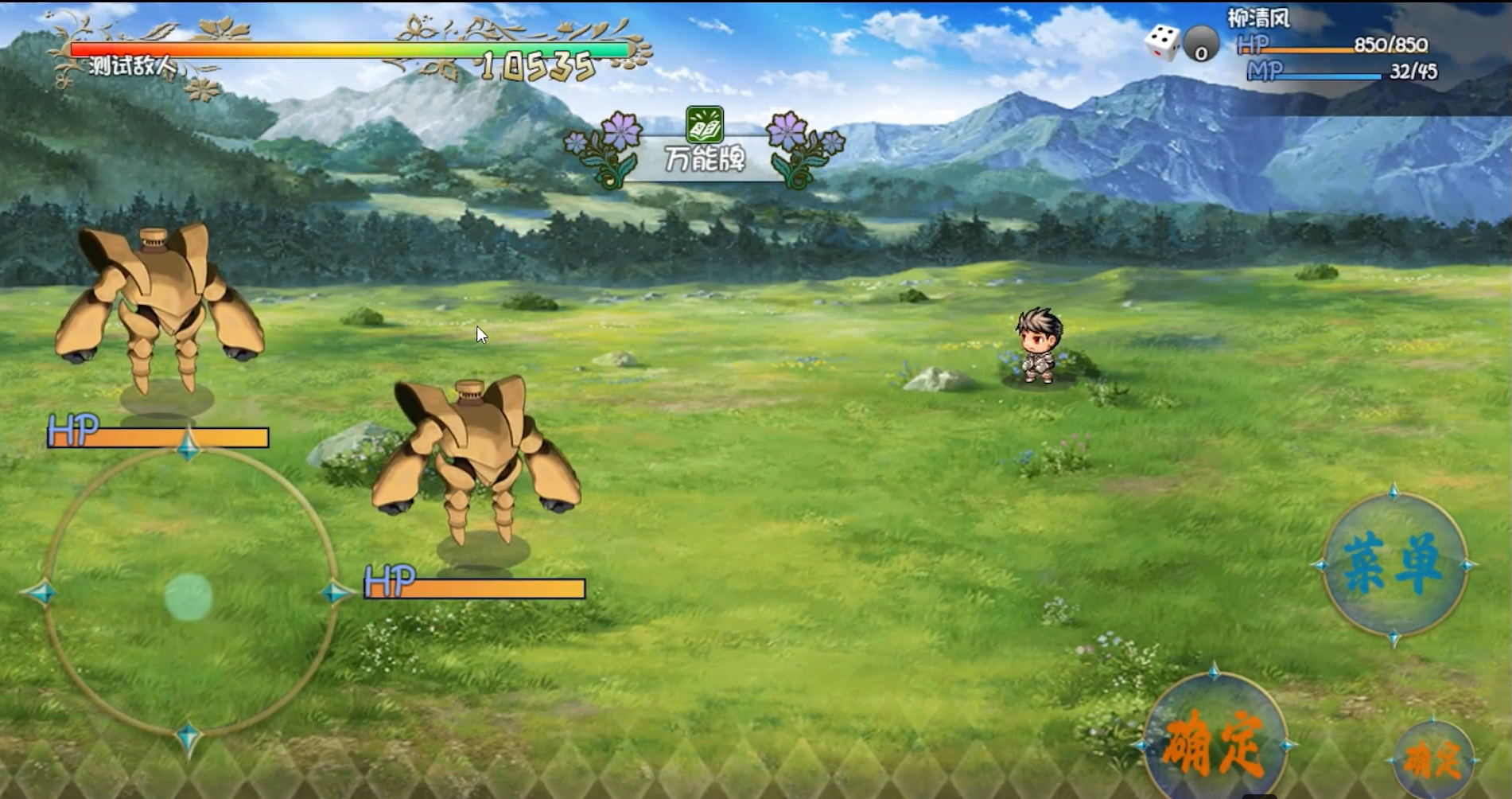The width and height of the screenshot is (1512, 799).
Task: Click the white dice icon
Action: (x=1162, y=42)
